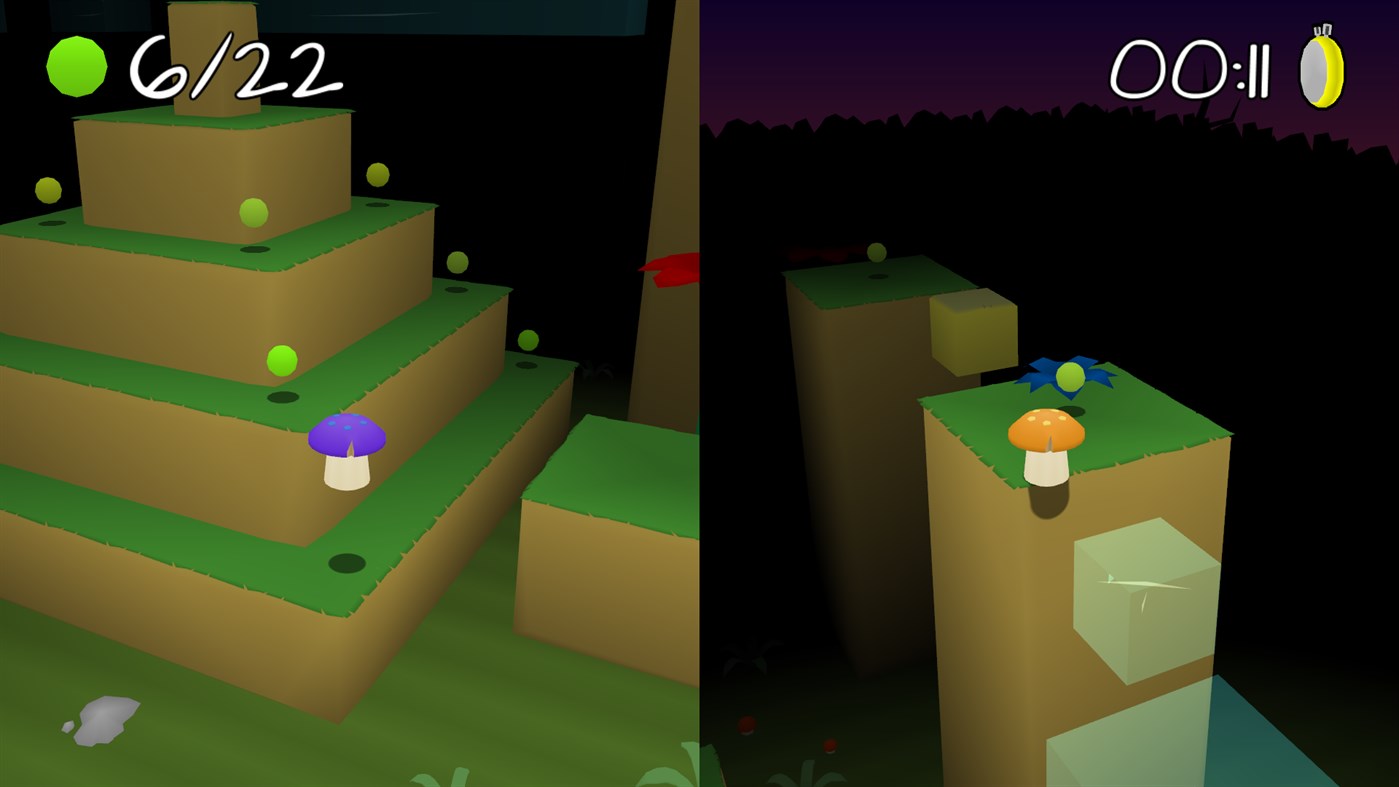Click the red berry in the dark grass

click(746, 724)
